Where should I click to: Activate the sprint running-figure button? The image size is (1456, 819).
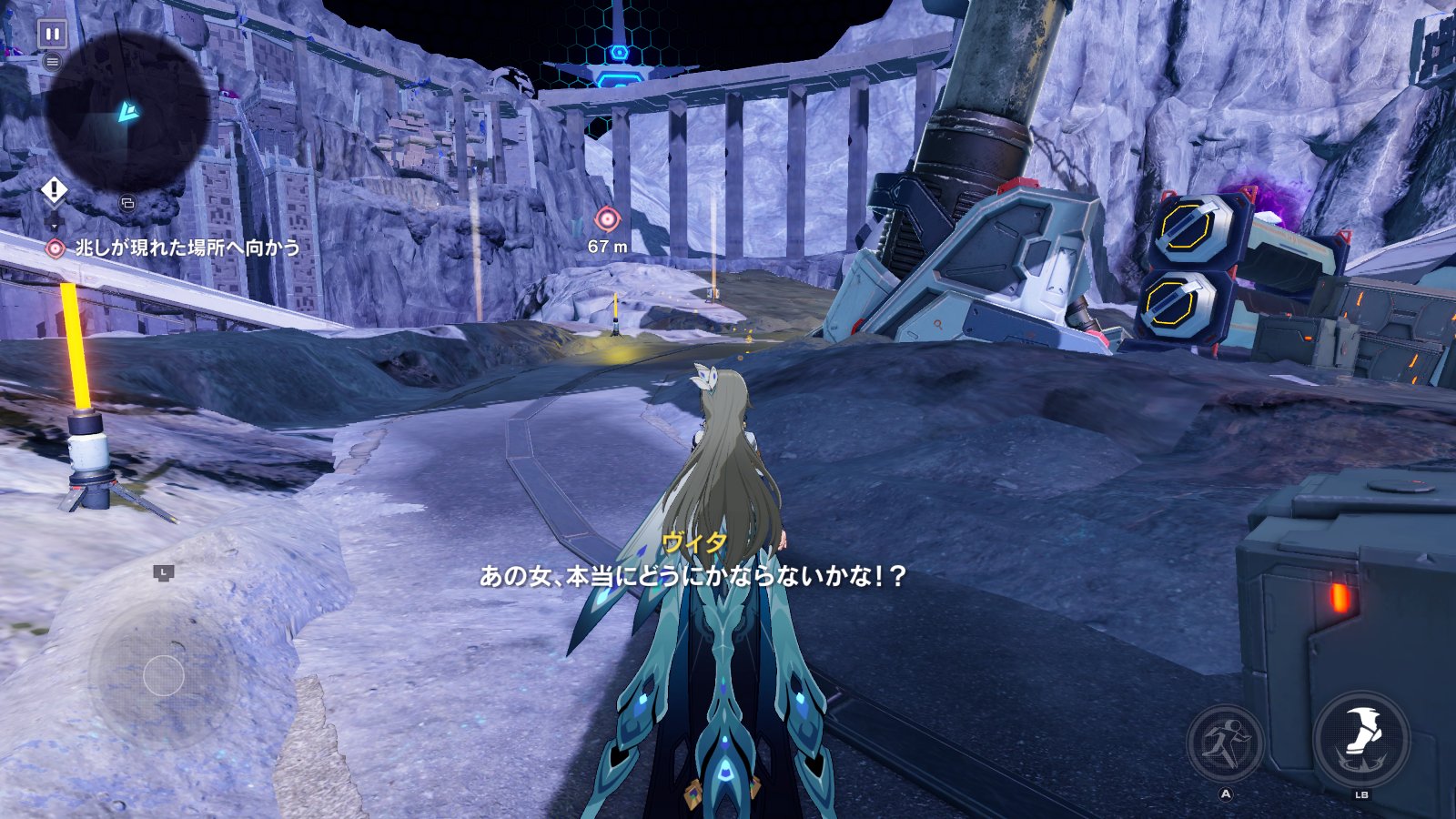click(x=1225, y=743)
